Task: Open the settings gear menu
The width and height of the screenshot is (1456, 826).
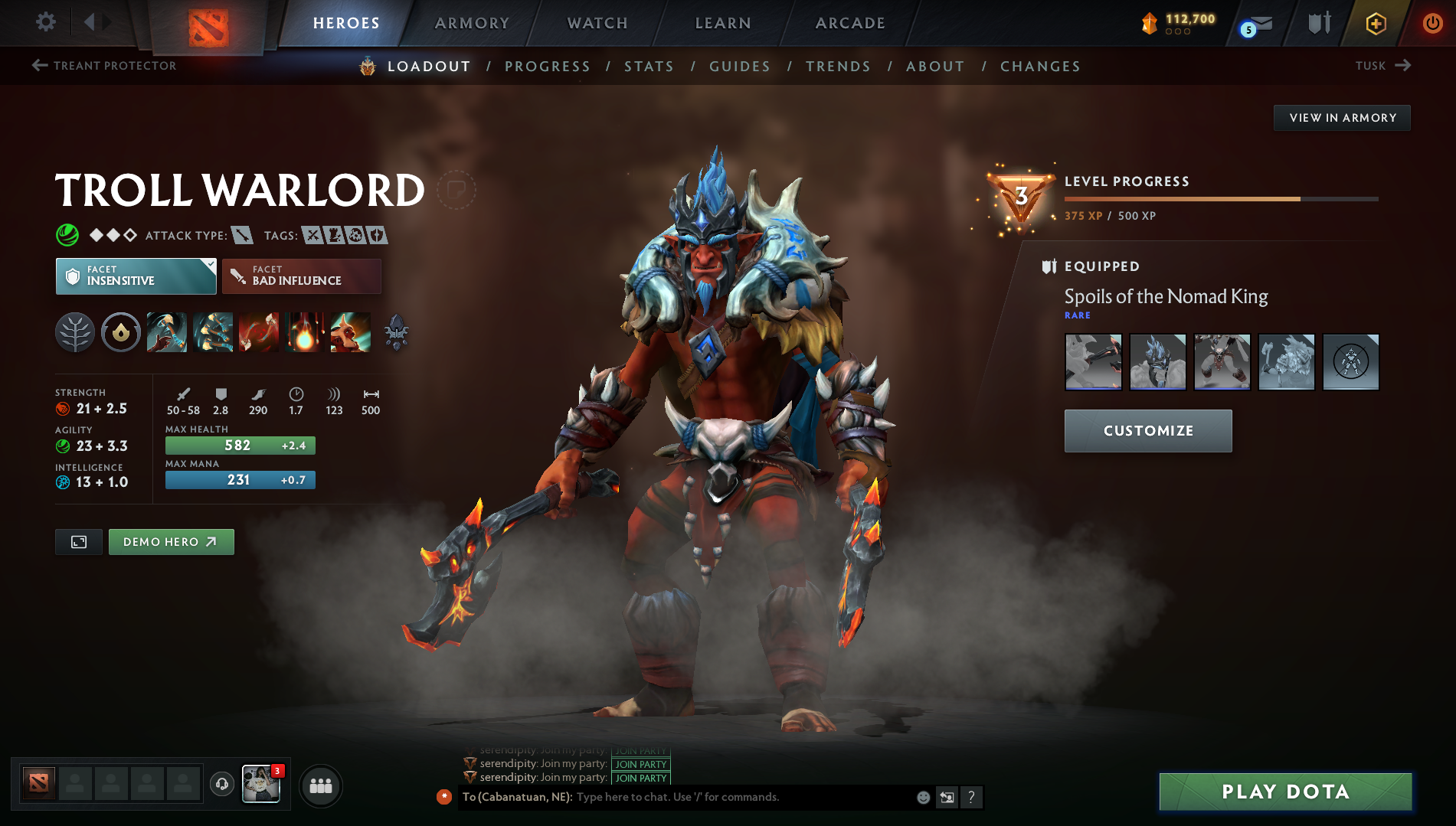Action: click(x=45, y=22)
